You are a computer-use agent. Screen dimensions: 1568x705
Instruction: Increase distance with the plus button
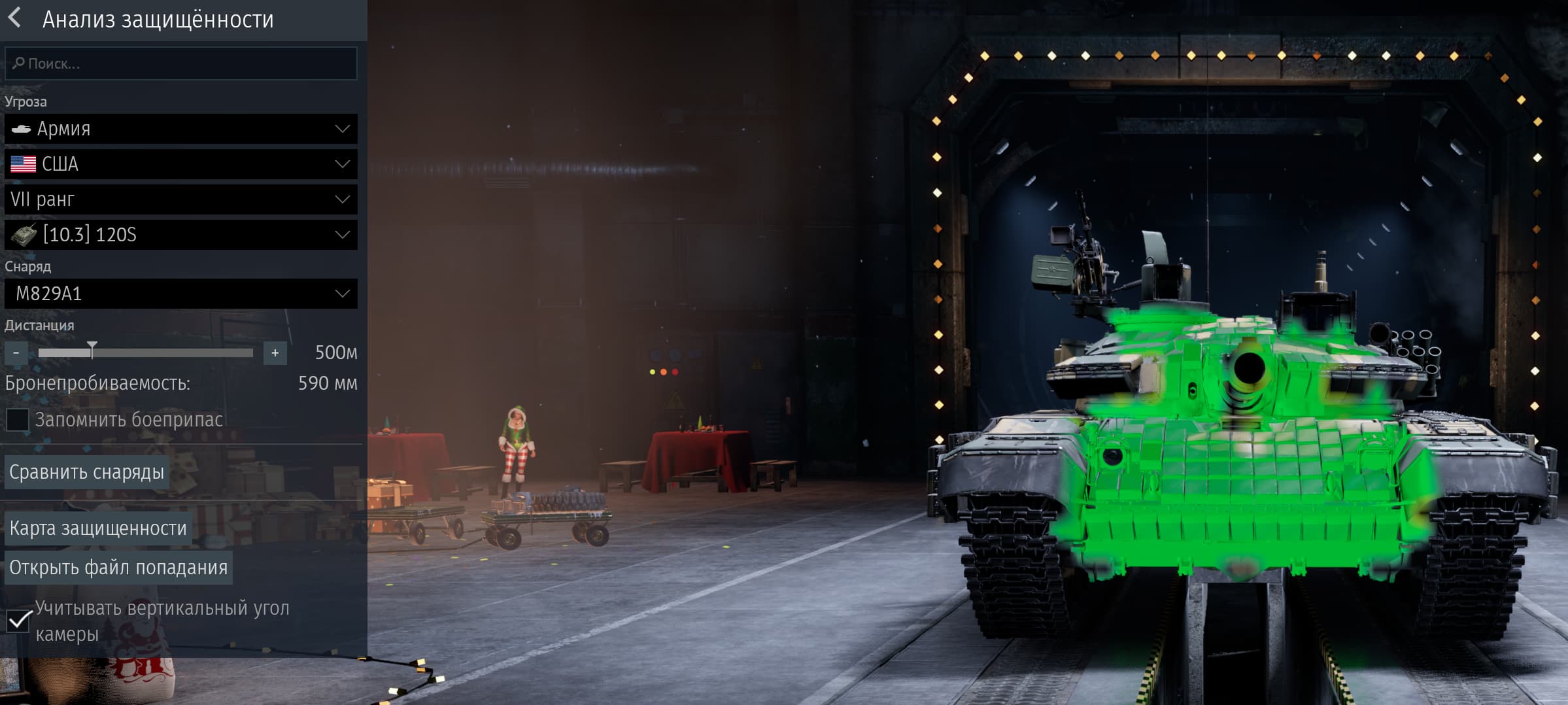click(x=275, y=353)
